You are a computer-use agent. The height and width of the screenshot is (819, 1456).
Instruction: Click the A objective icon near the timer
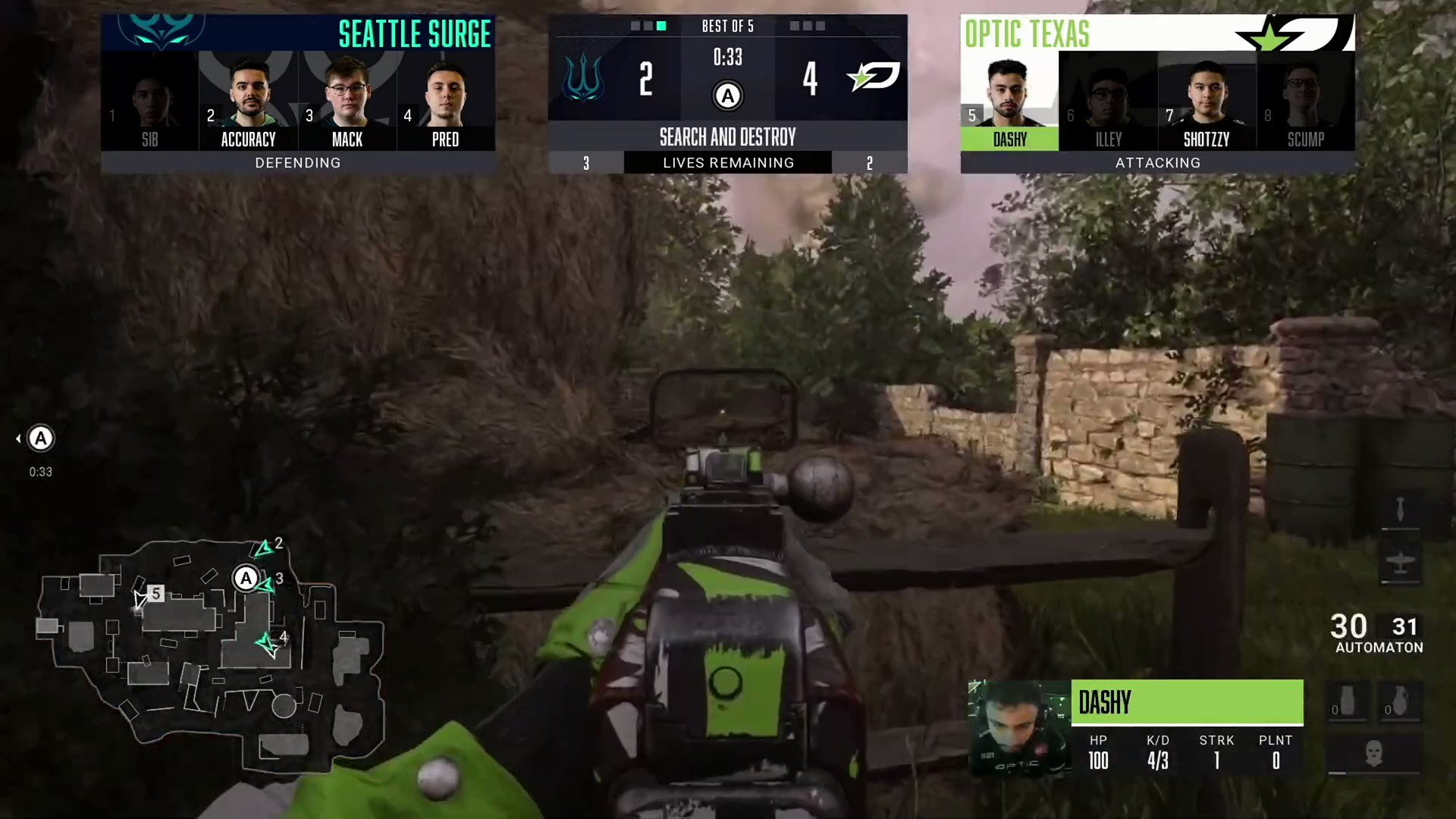click(727, 96)
